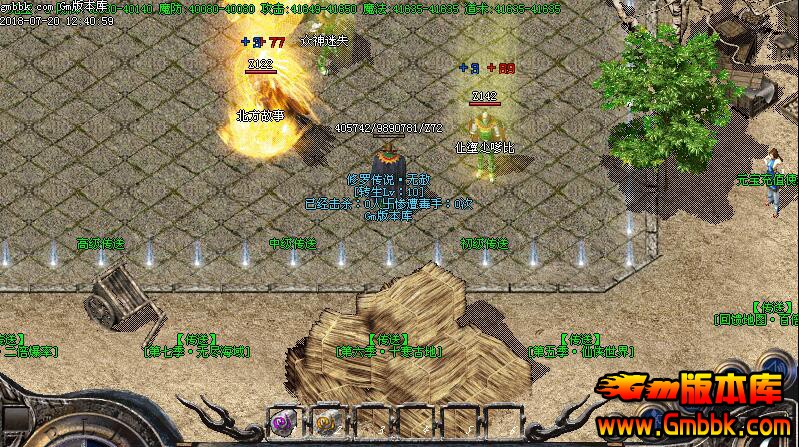Use the golden item in the hotbar
The image size is (799, 447).
(x=326, y=423)
